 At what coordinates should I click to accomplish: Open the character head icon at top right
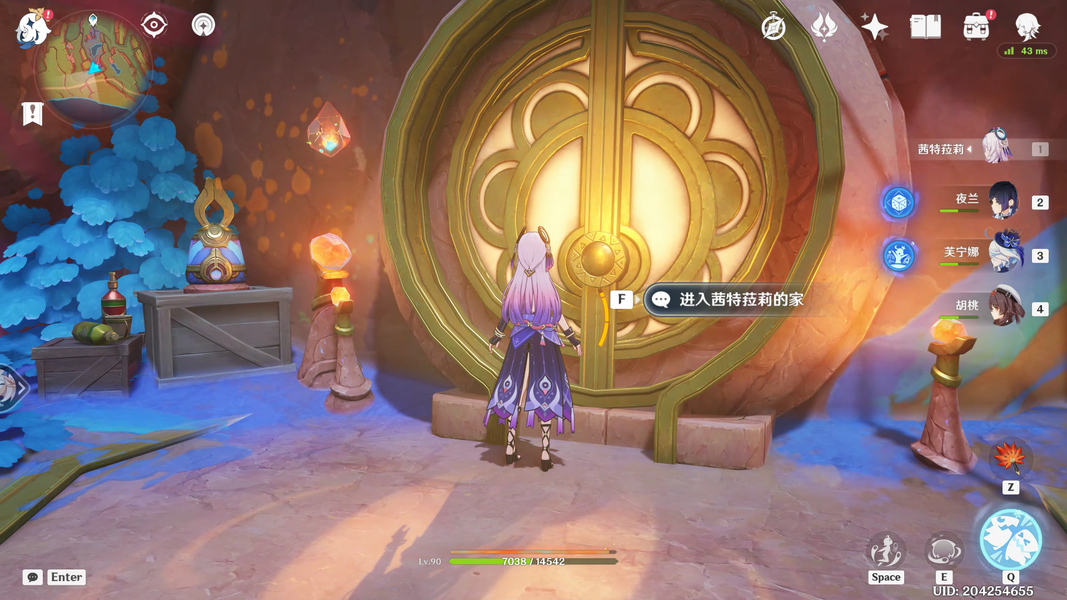[x=1027, y=25]
